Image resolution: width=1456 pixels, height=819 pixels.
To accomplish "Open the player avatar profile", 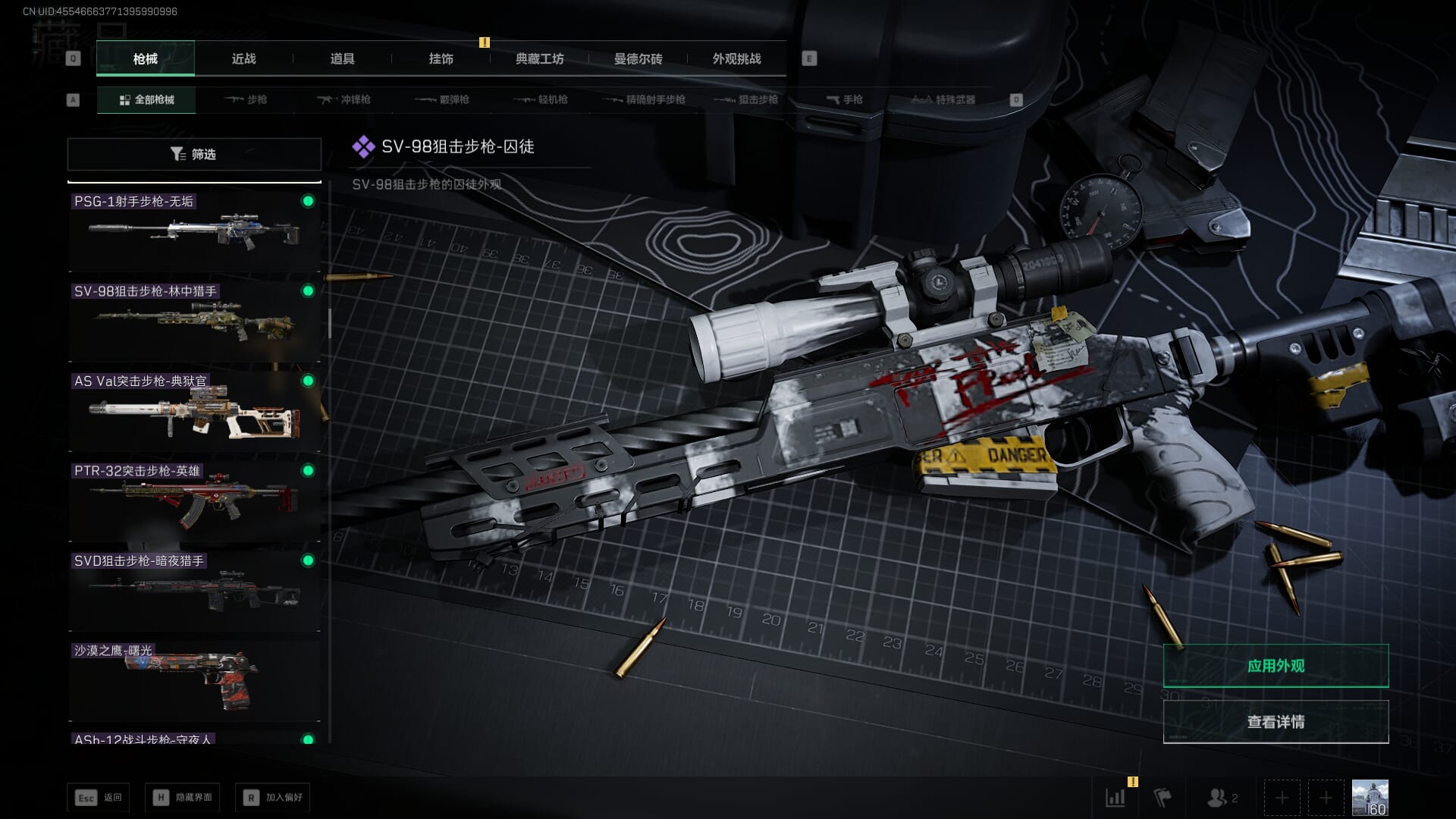I will 1370,798.
